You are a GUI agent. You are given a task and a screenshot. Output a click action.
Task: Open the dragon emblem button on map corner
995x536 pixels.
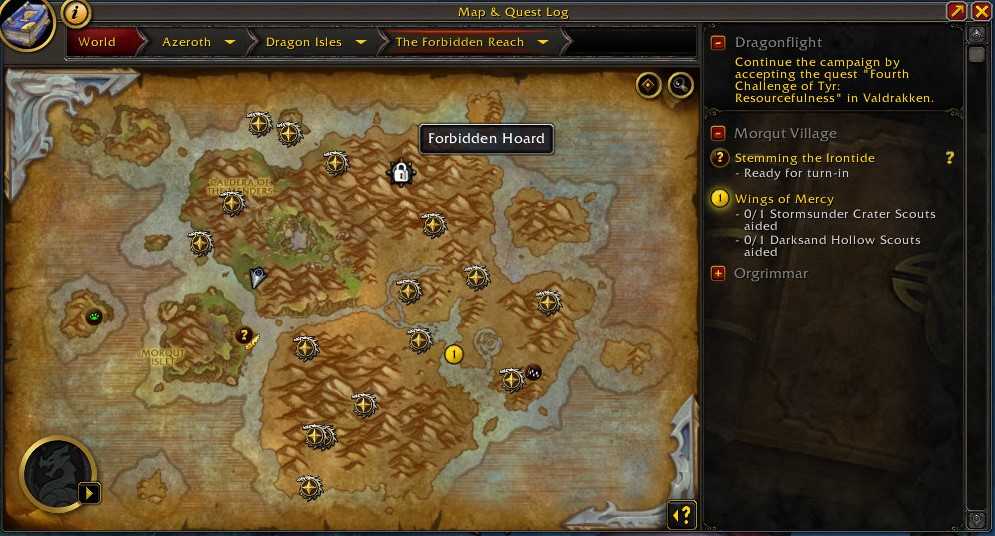(x=58, y=474)
